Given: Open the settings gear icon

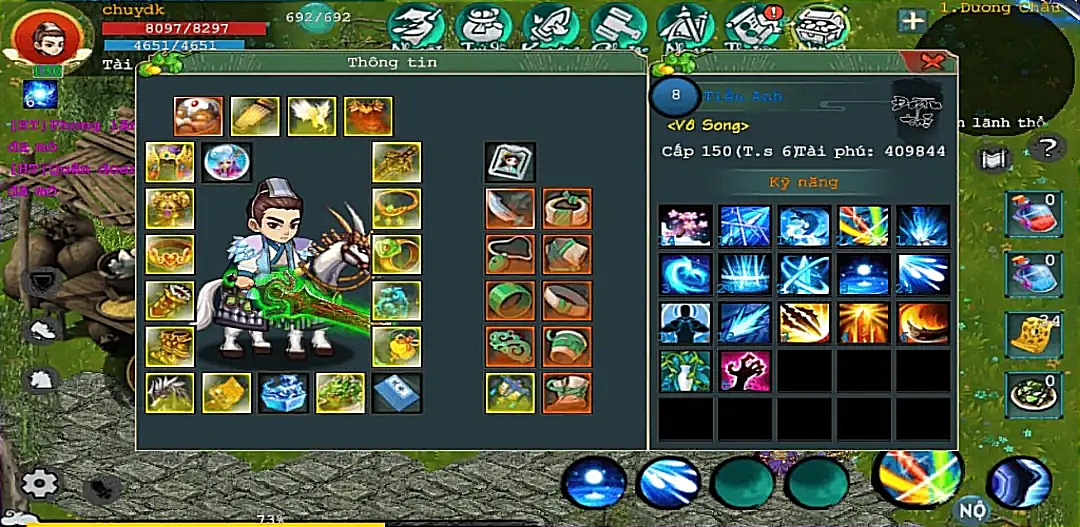Looking at the screenshot, I should tap(41, 484).
